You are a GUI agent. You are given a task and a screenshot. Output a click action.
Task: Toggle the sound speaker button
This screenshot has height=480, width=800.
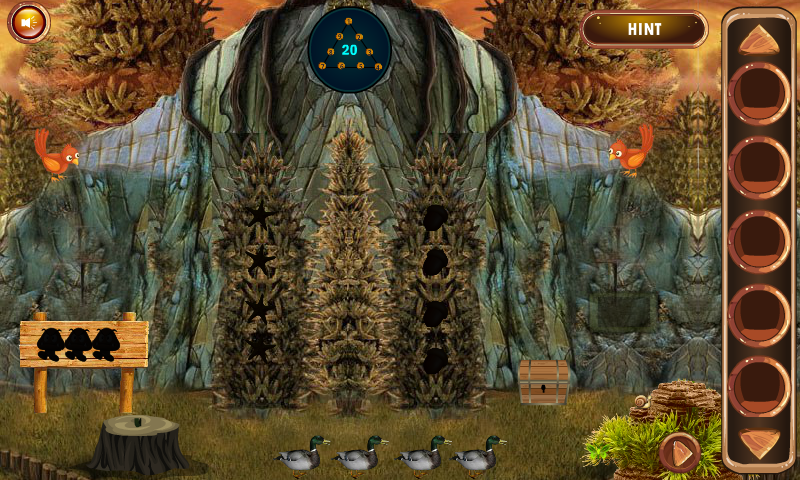29,21
